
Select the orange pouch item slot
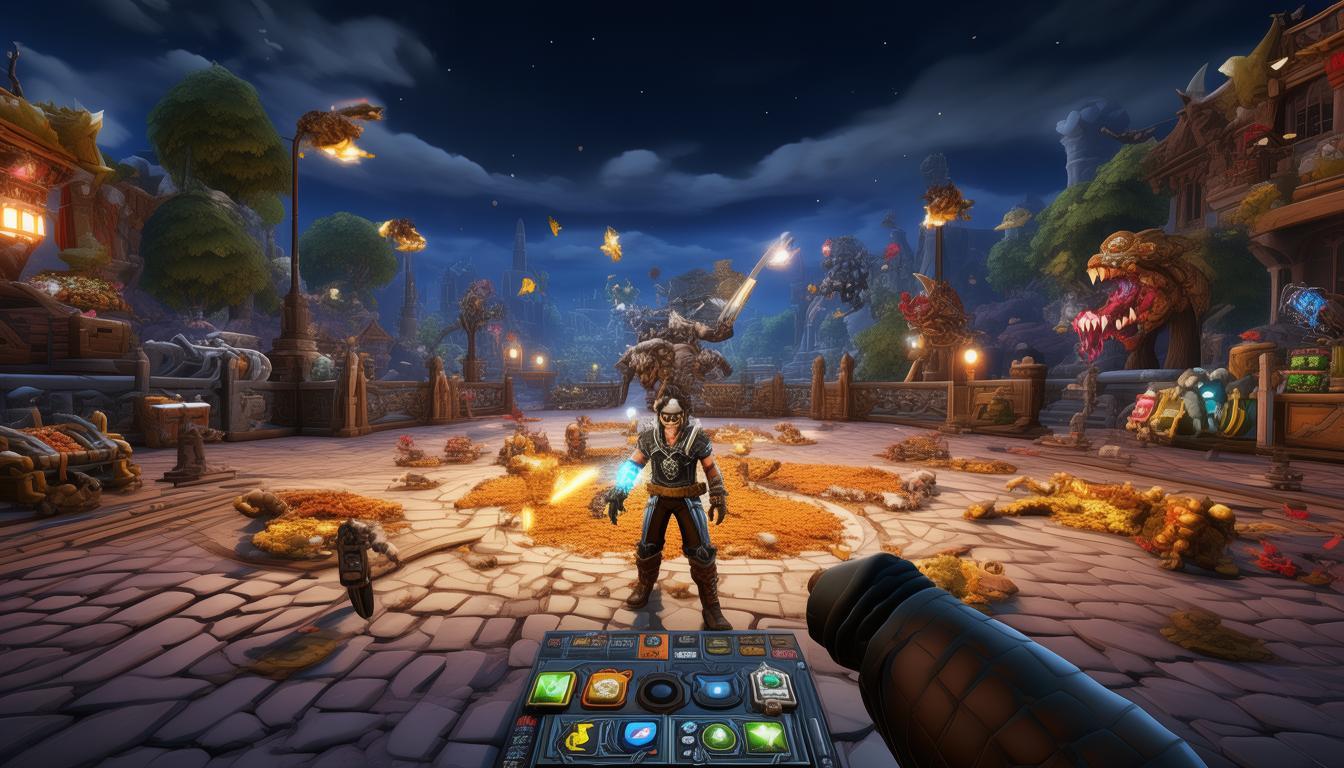[605, 688]
